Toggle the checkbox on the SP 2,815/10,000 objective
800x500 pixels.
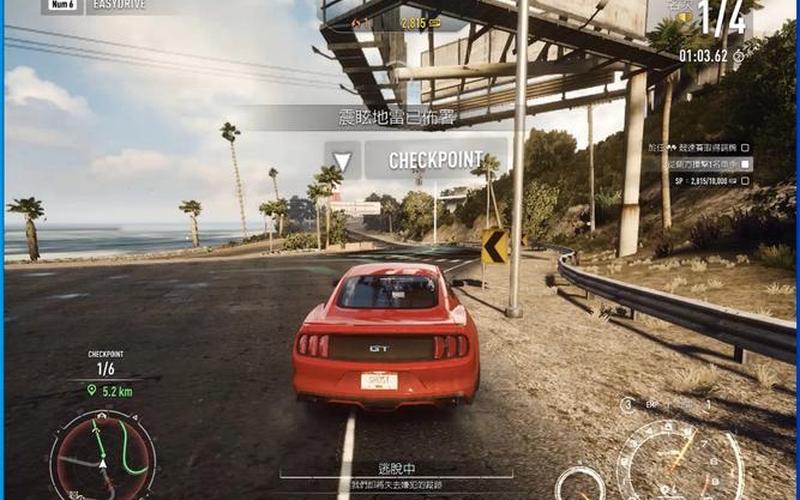point(744,180)
